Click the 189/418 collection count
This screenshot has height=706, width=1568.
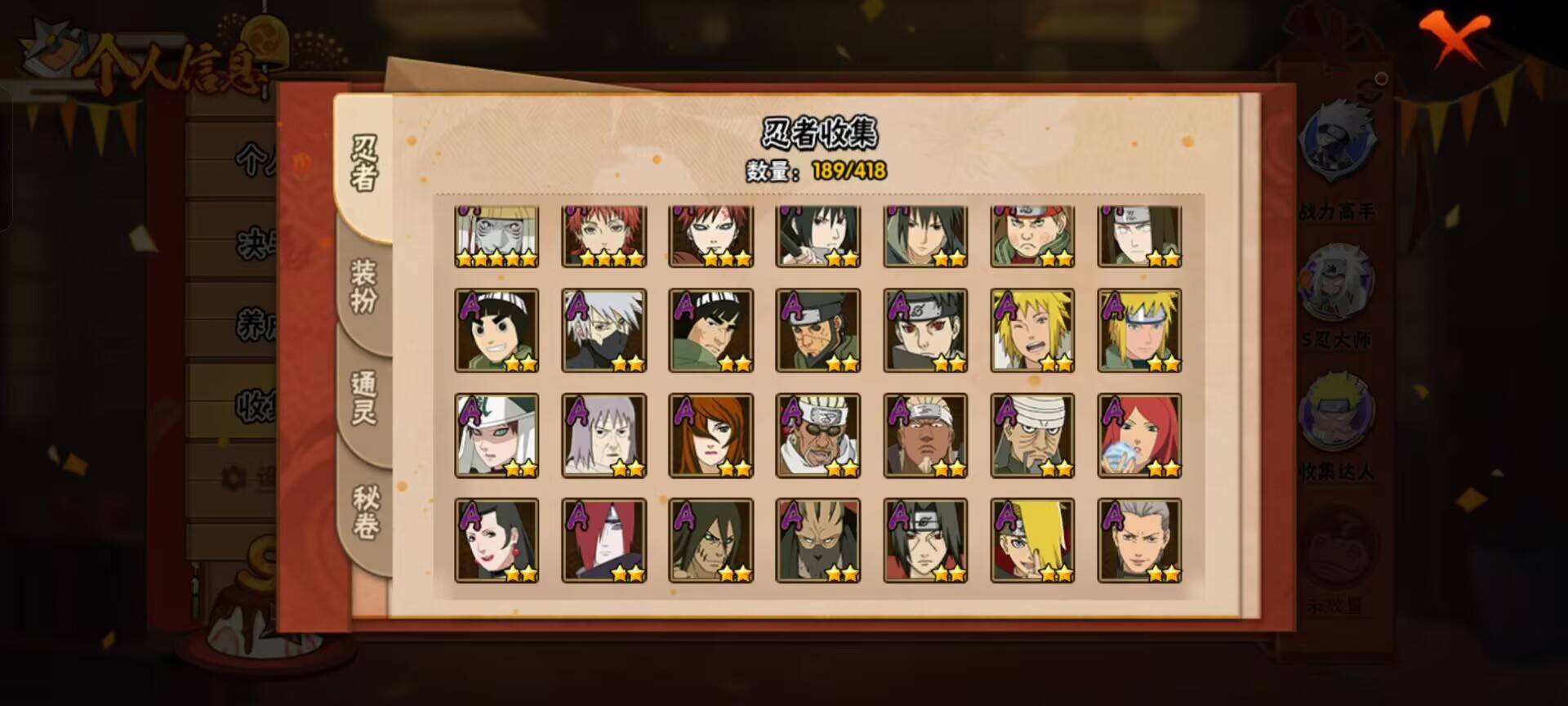849,172
